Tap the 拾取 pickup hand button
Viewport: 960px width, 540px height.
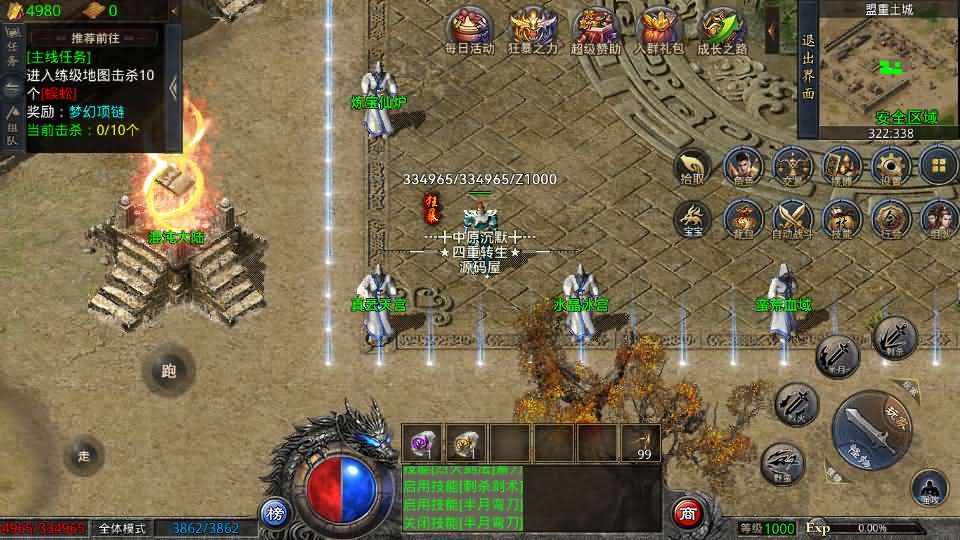(692, 167)
